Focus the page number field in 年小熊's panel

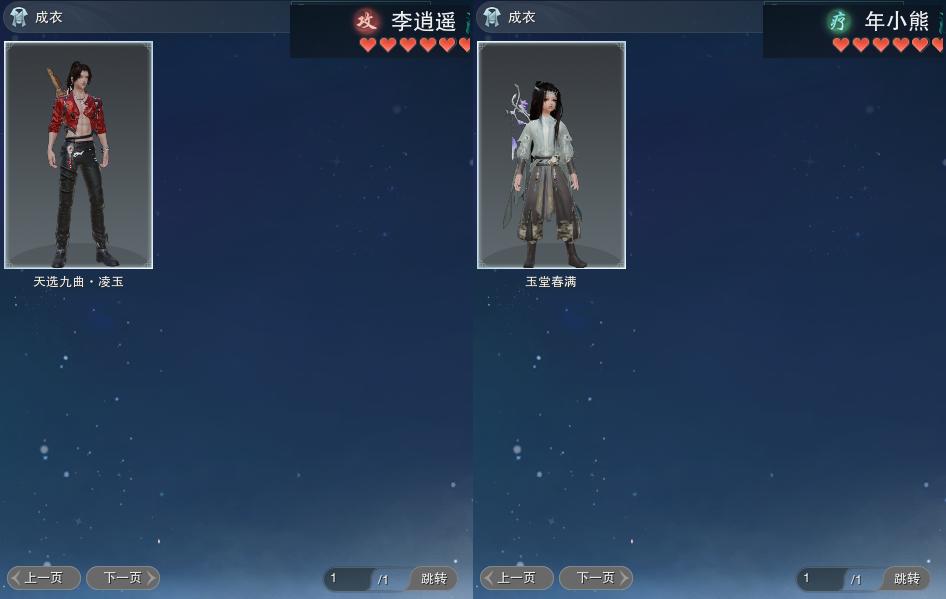(x=821, y=579)
